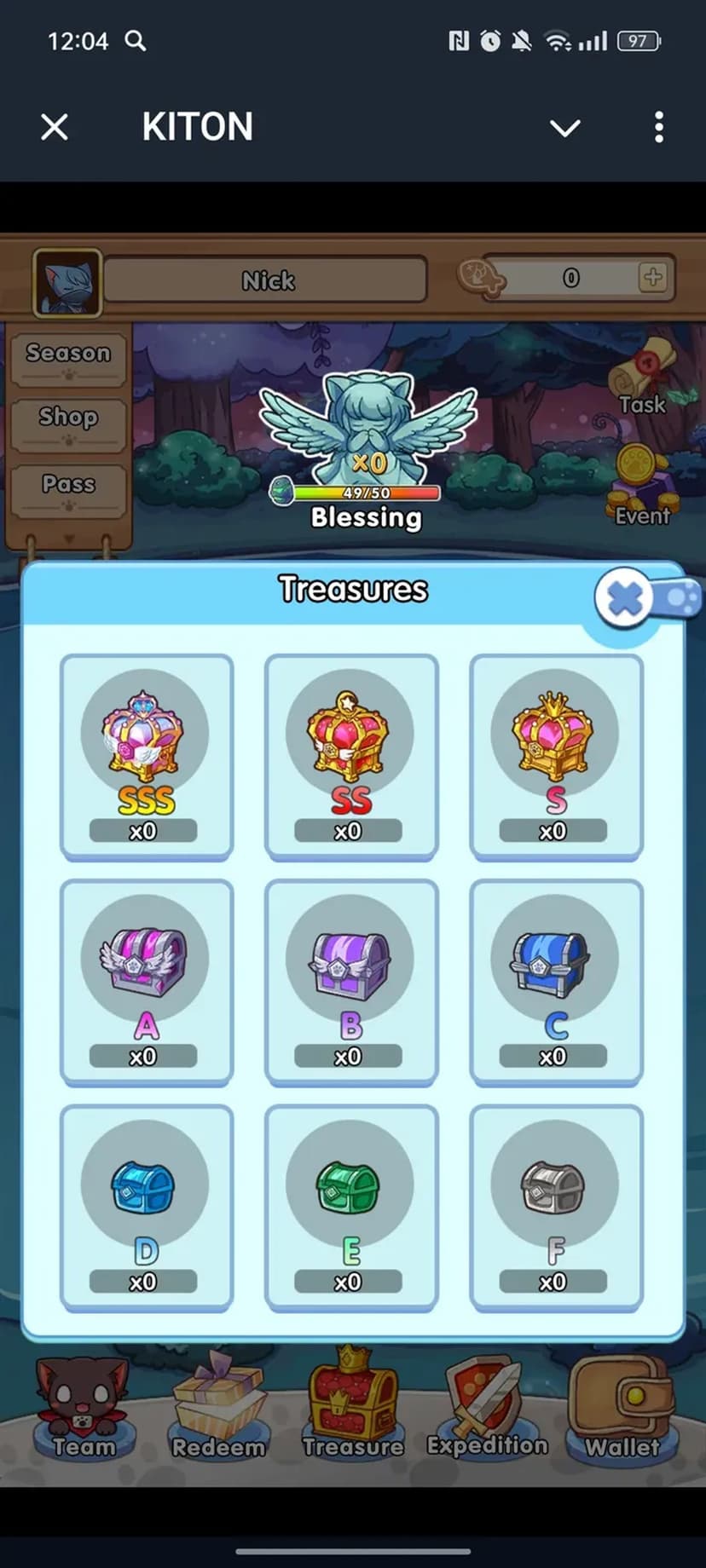Image resolution: width=706 pixels, height=1568 pixels.
Task: Select the B rank purple chest
Action: tap(350, 982)
